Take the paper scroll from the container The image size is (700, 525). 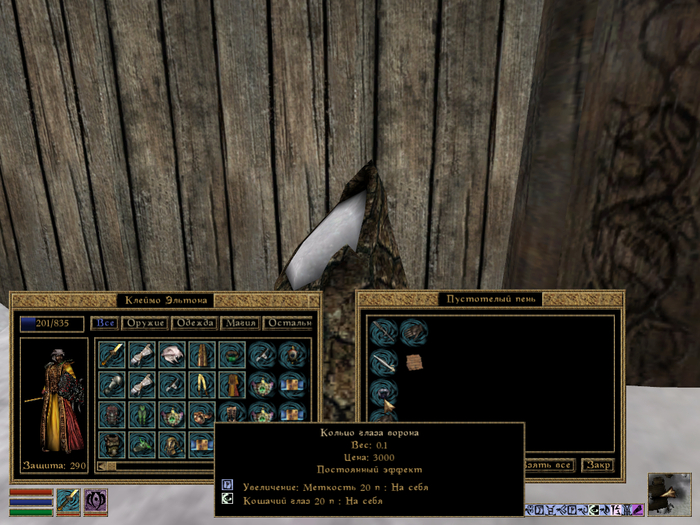(x=414, y=362)
